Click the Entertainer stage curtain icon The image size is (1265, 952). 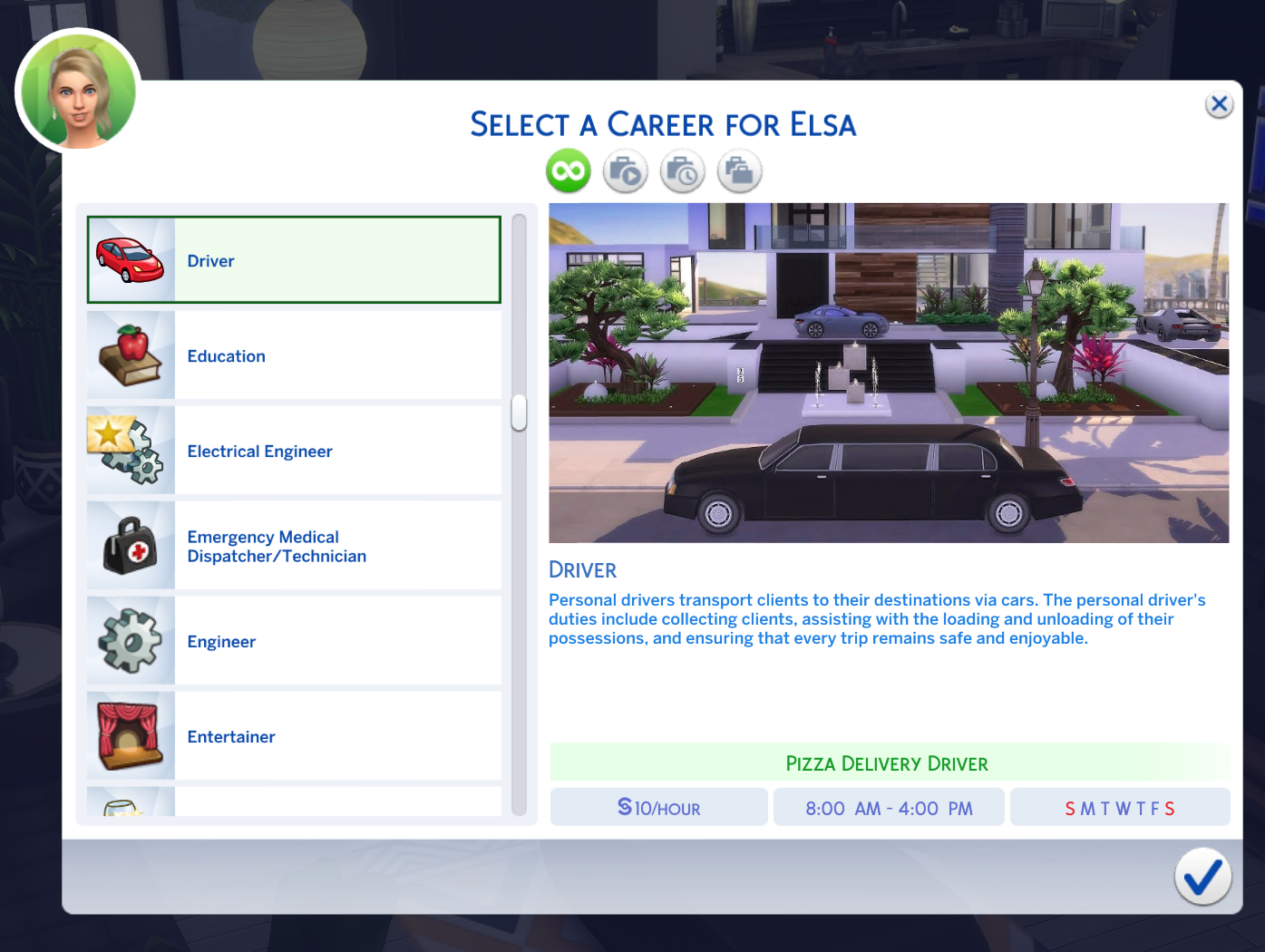tap(130, 735)
